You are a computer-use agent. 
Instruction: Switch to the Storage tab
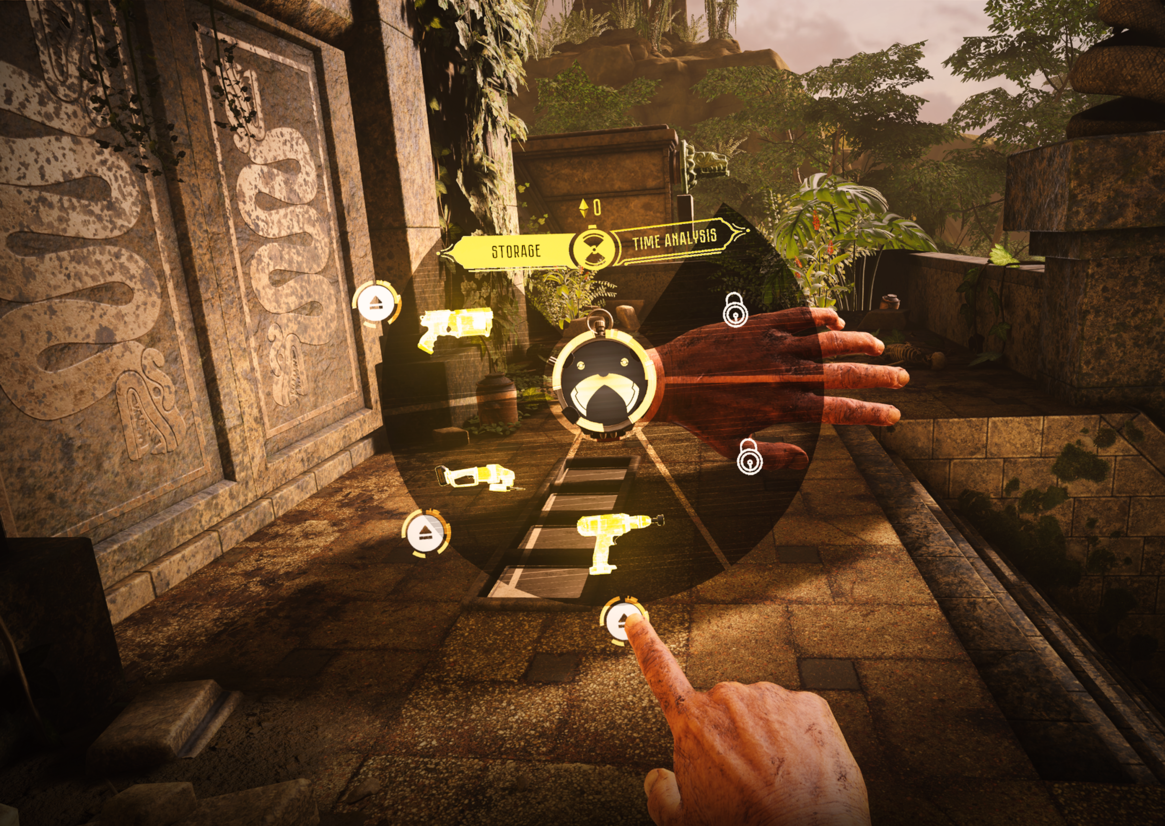pyautogui.click(x=514, y=250)
